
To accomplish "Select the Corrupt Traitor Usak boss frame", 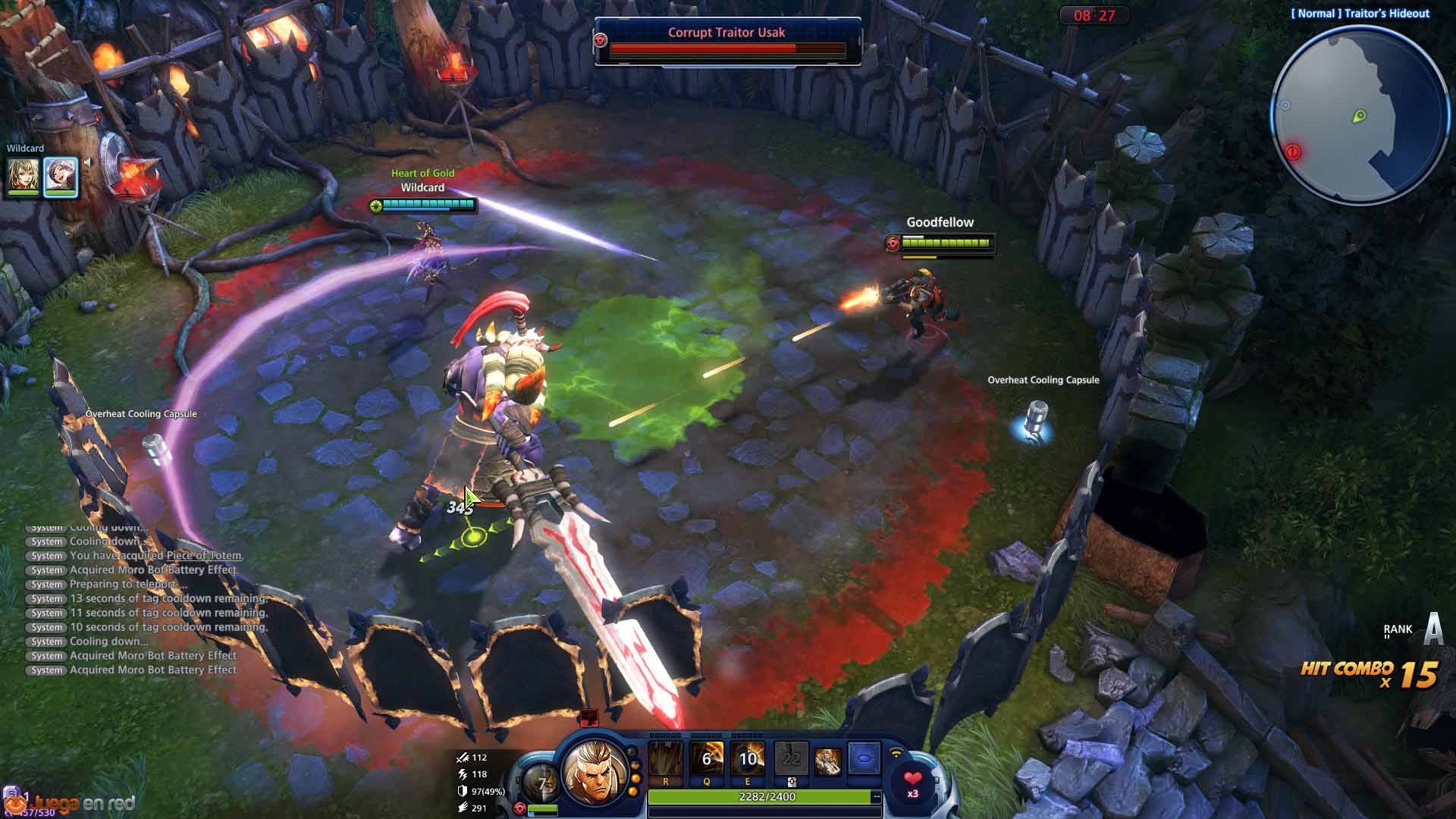I will coord(726,41).
